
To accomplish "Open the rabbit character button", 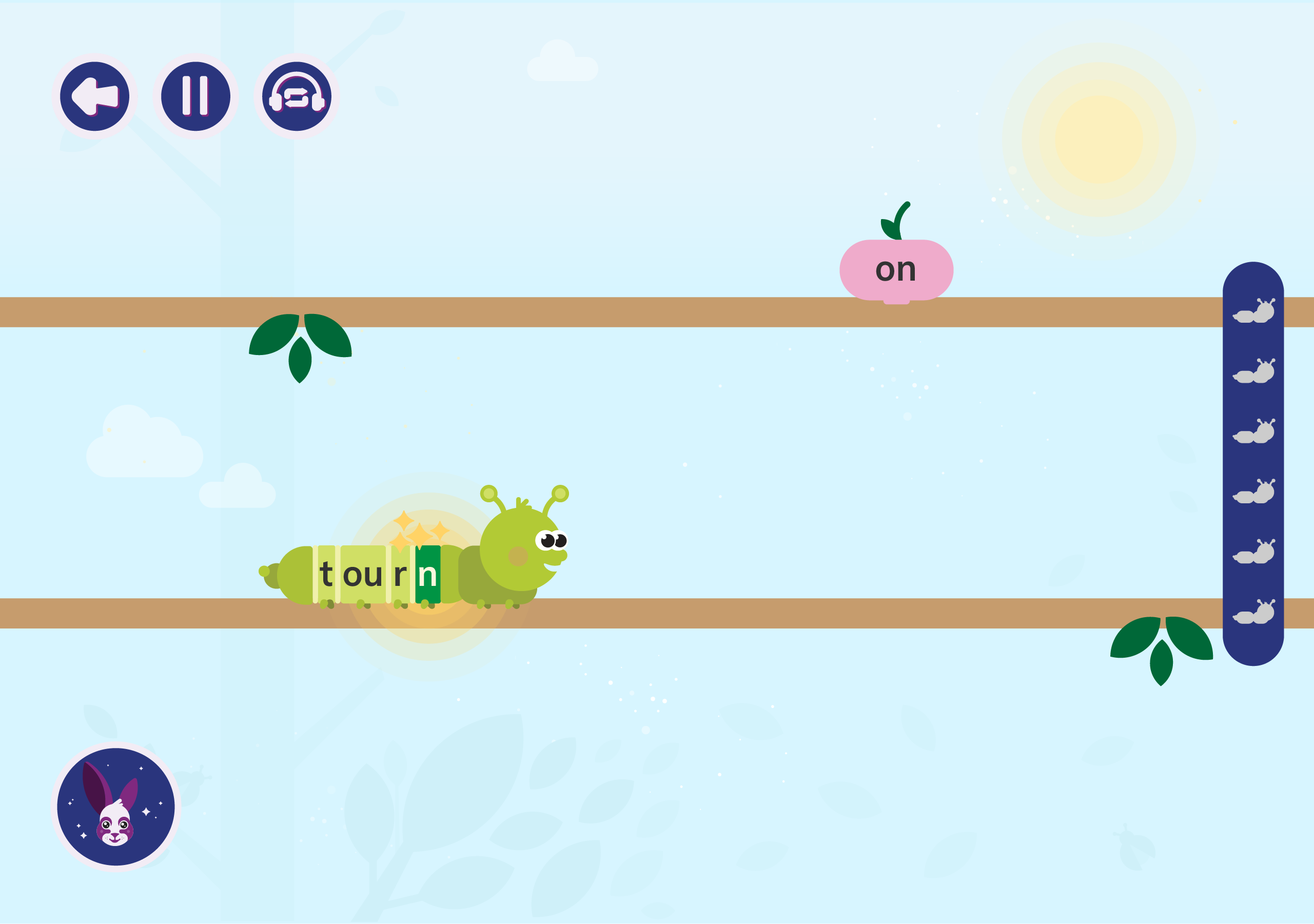I will [115, 807].
